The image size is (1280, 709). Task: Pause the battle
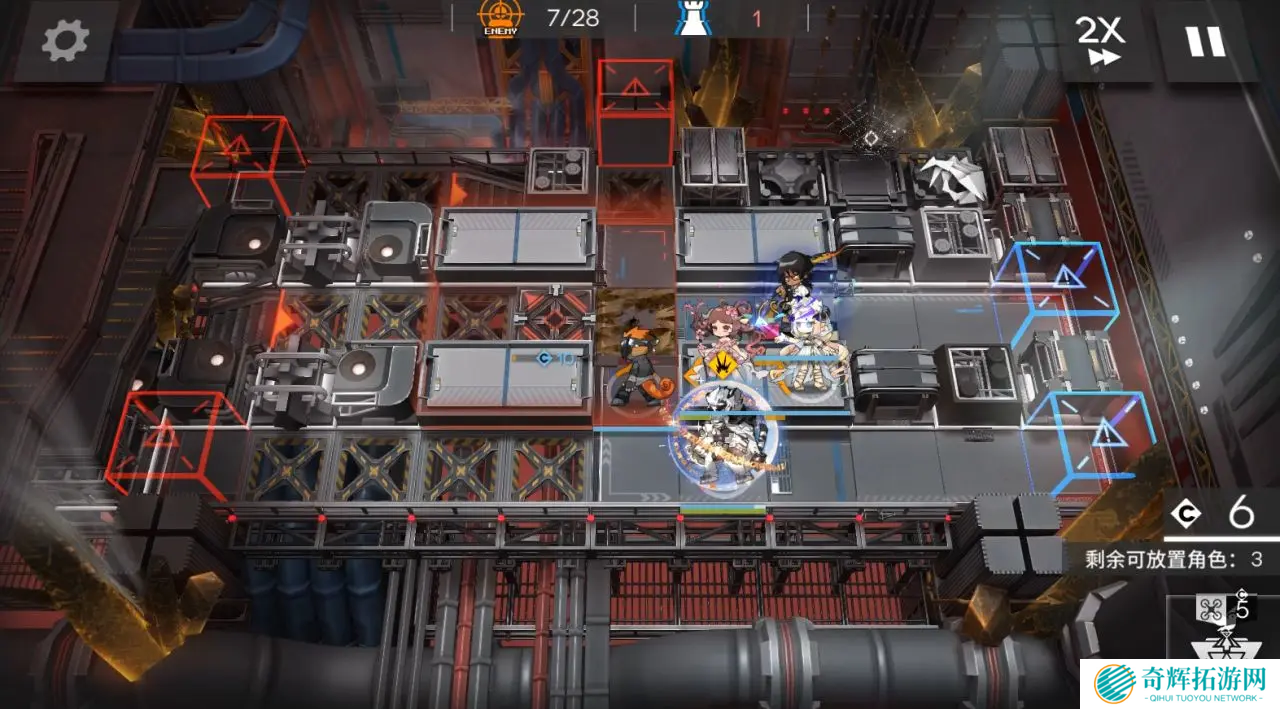pyautogui.click(x=1205, y=40)
